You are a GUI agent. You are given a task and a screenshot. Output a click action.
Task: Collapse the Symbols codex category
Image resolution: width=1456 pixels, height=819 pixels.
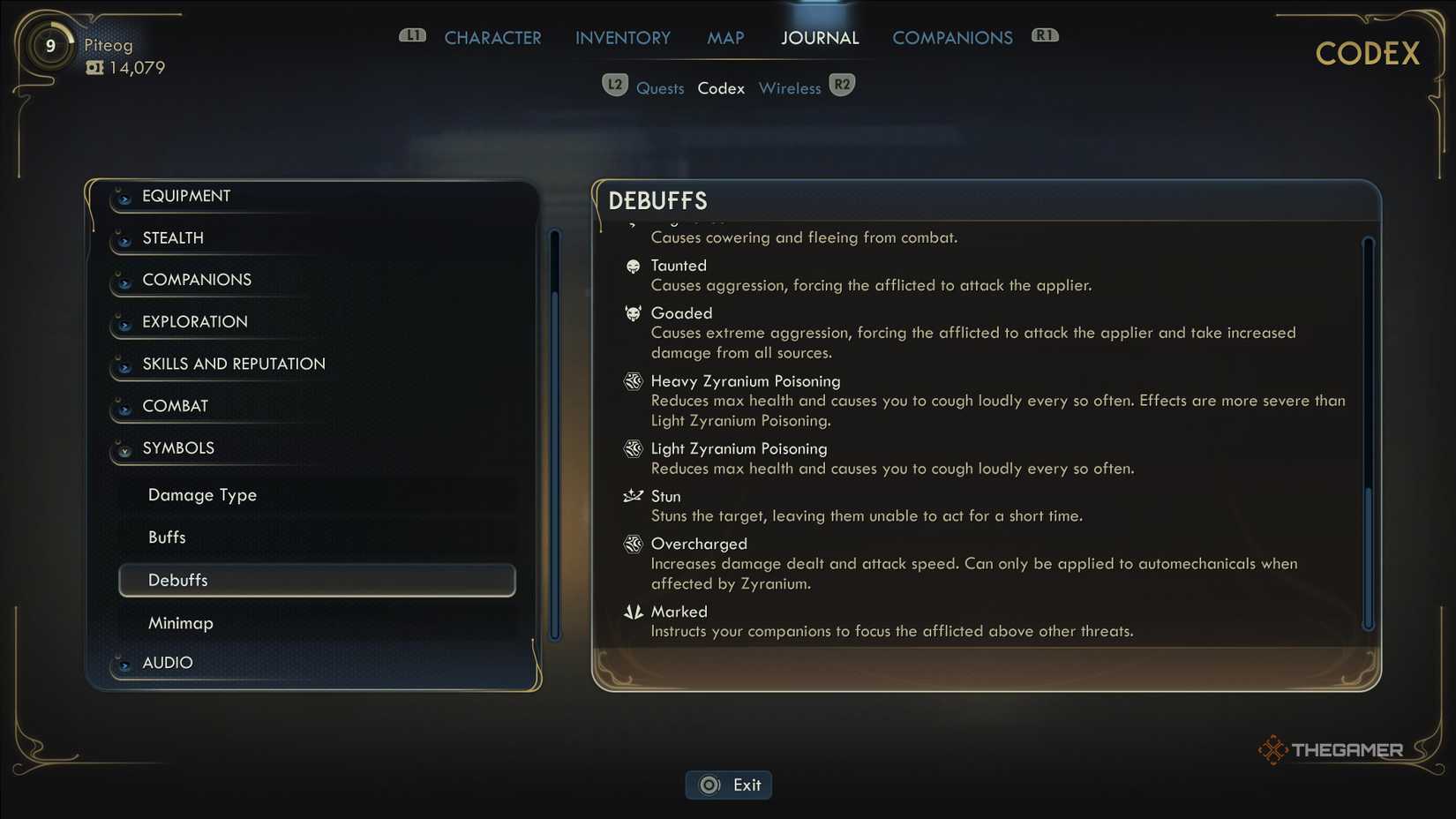[x=178, y=448]
